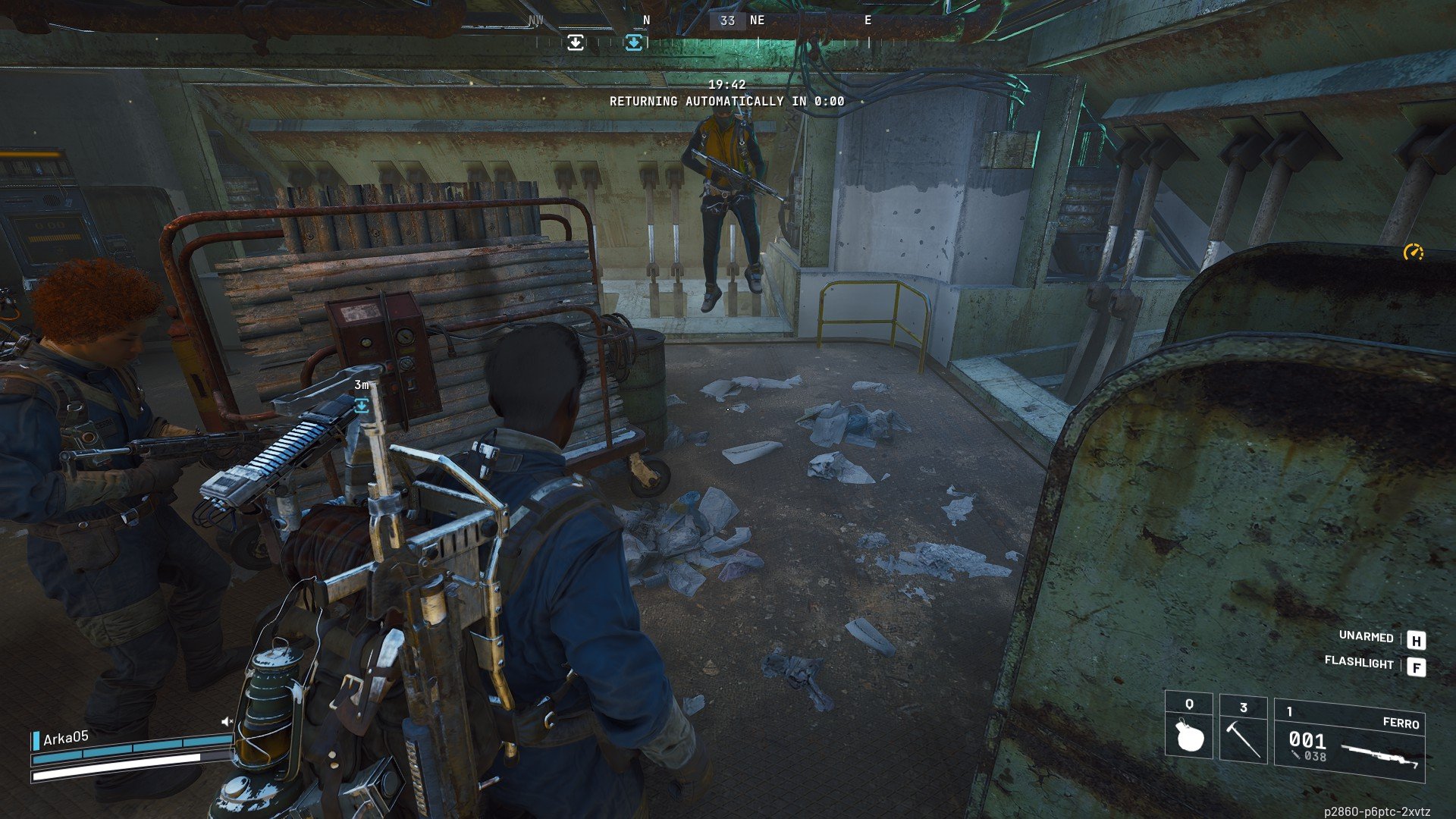Click the blue extraction marker on the compass
The image size is (1456, 819).
click(x=634, y=42)
